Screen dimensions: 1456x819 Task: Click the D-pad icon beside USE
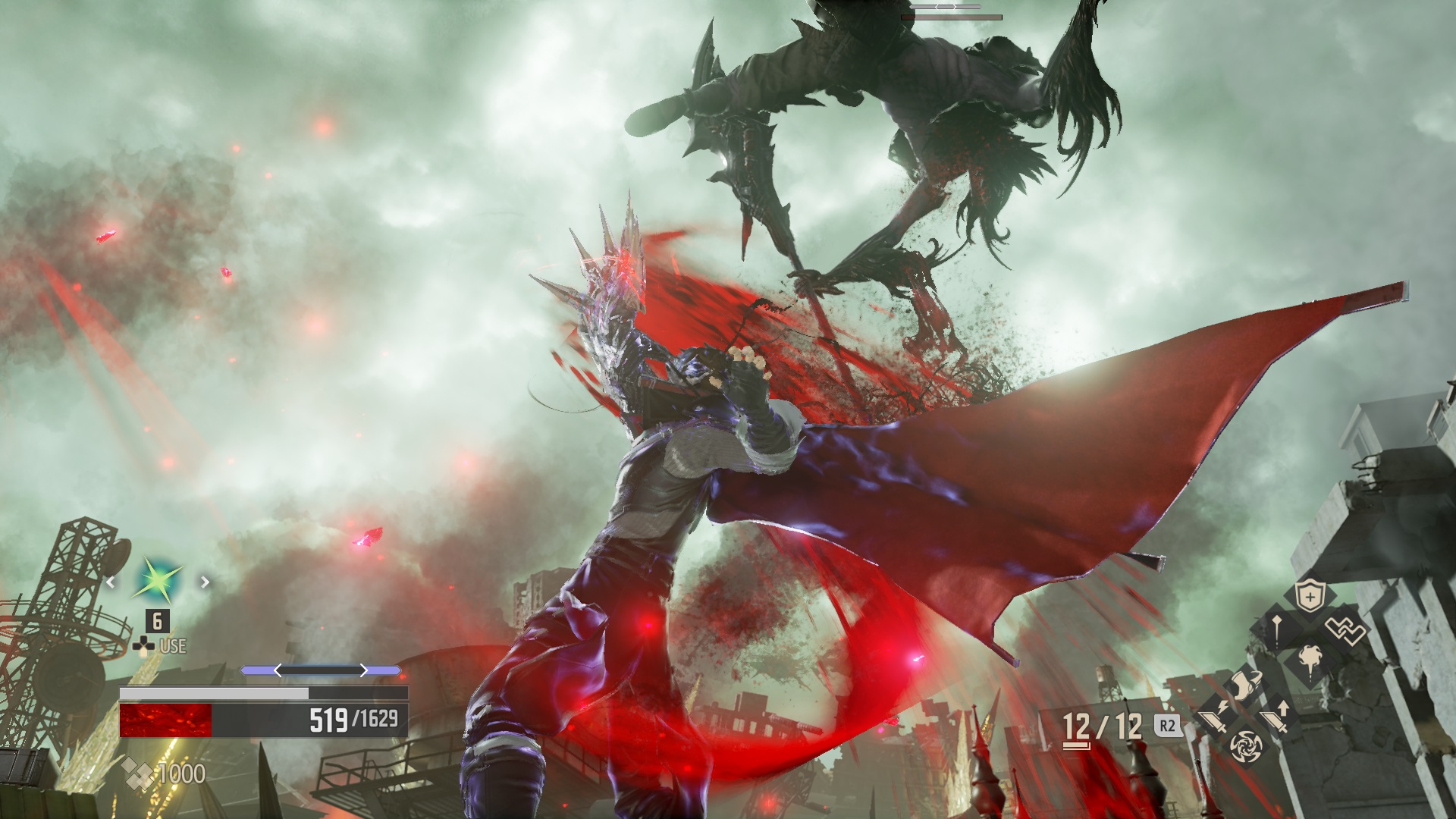pyautogui.click(x=144, y=645)
